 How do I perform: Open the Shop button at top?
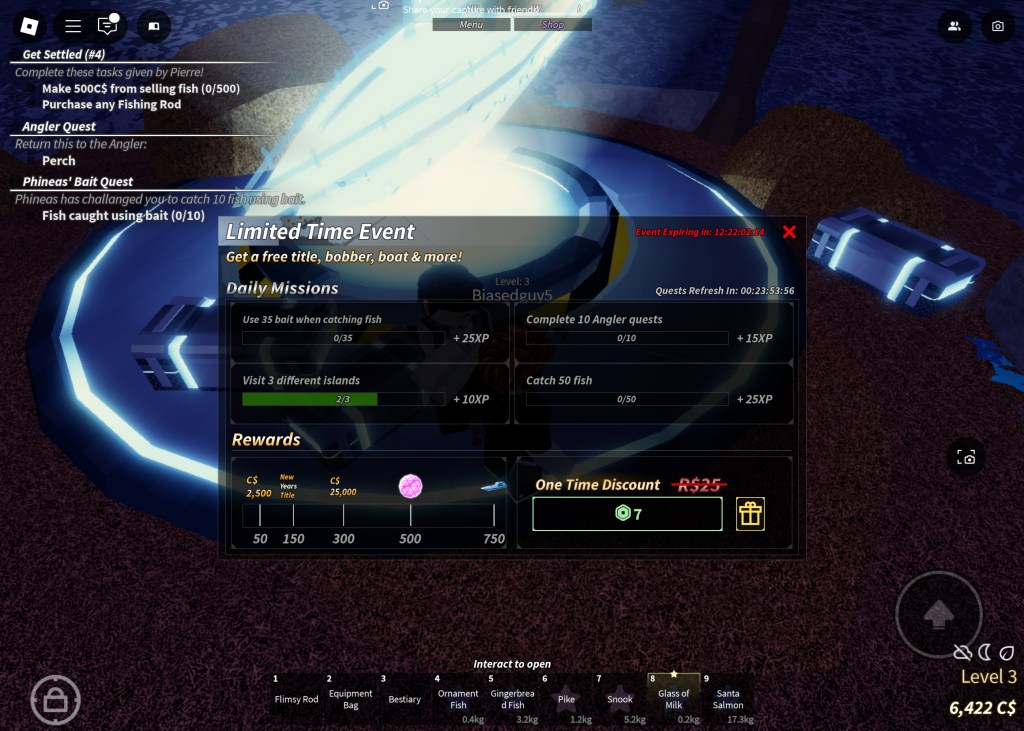[x=553, y=25]
